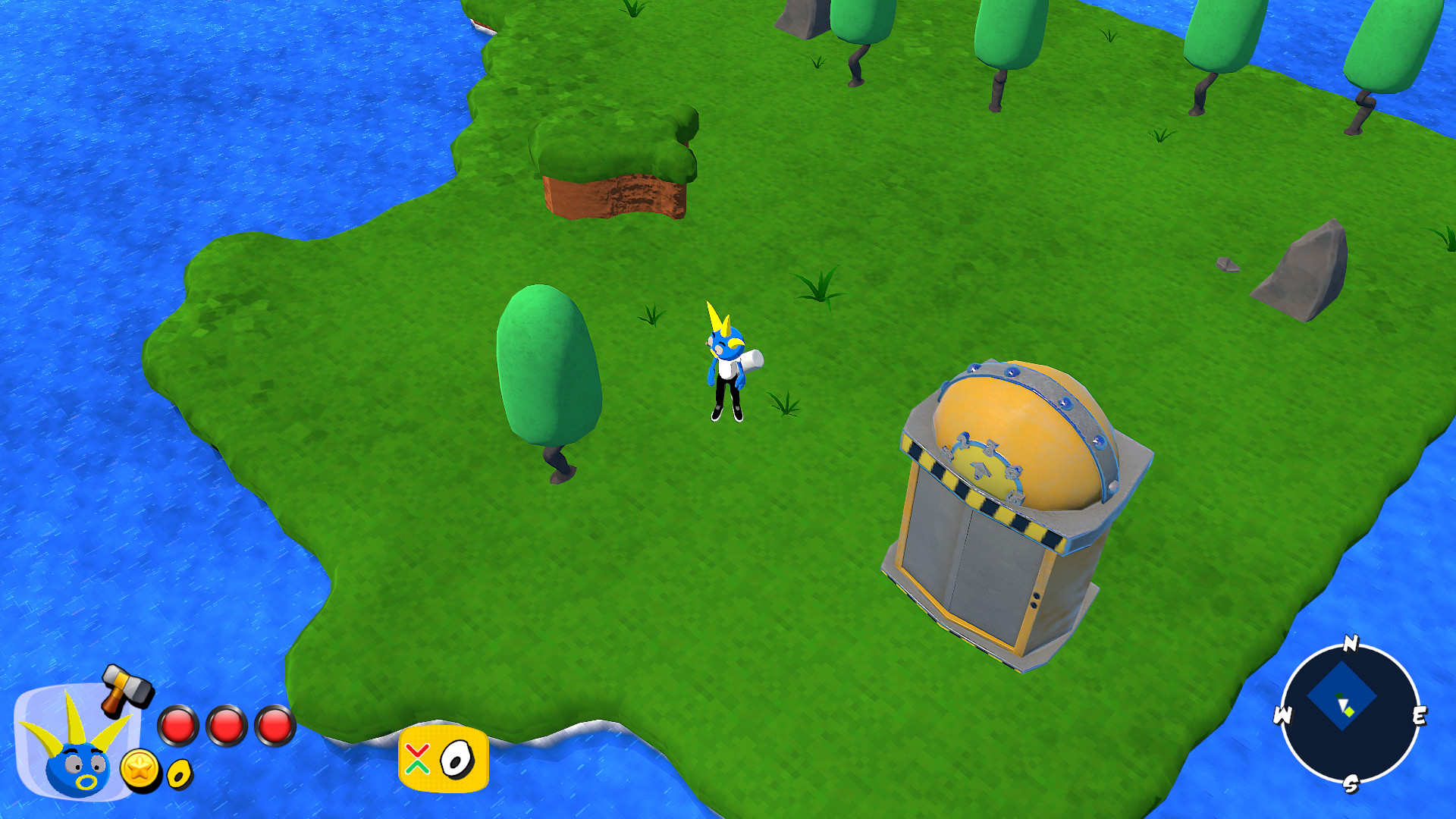Toggle the last red health orb
Screen dimensions: 1456x819
tap(273, 724)
